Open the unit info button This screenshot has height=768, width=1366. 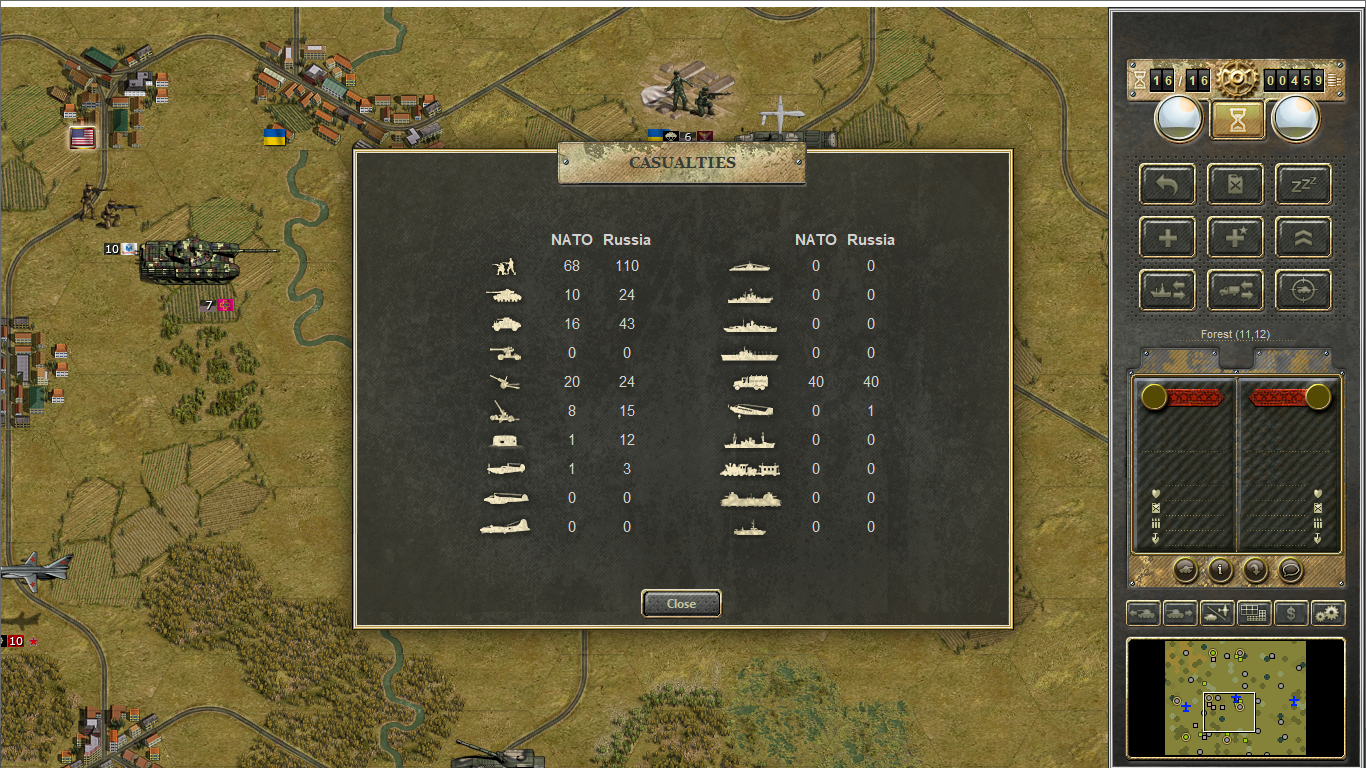point(1220,569)
